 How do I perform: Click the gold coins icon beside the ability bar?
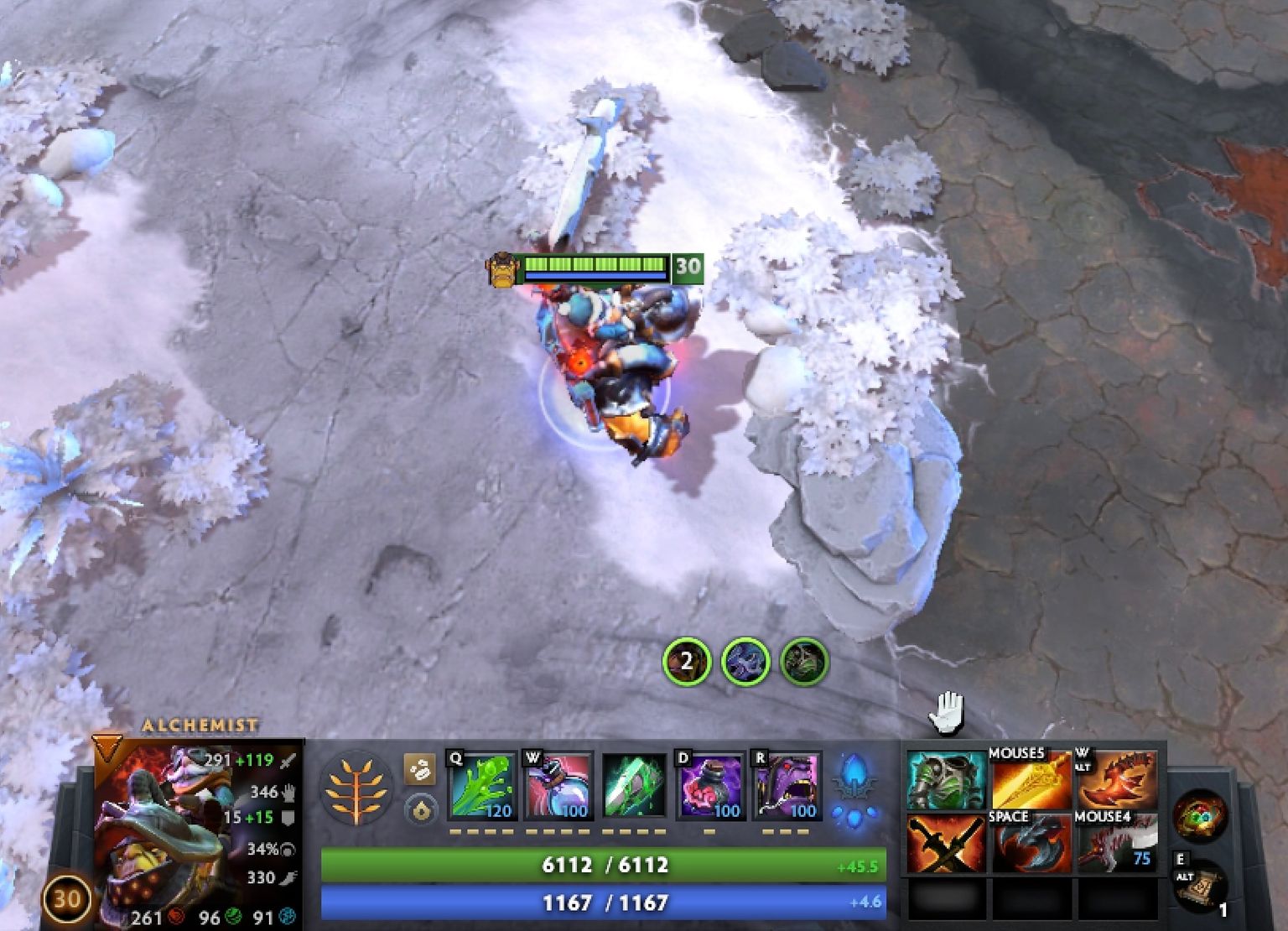point(418,767)
